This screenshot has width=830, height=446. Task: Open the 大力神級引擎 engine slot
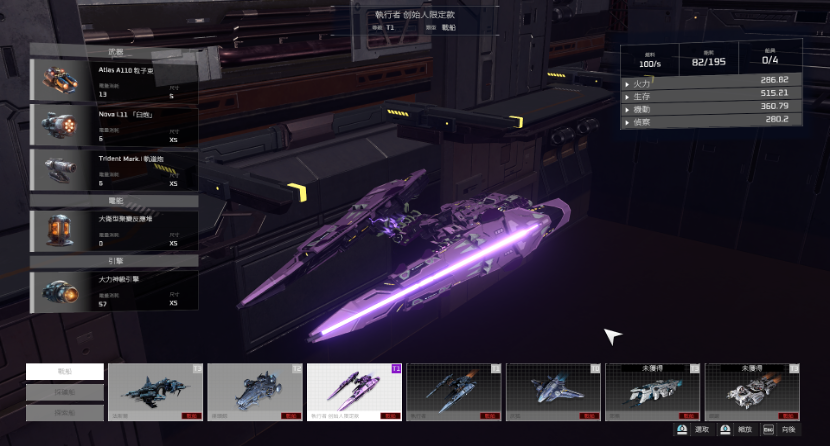coord(114,289)
